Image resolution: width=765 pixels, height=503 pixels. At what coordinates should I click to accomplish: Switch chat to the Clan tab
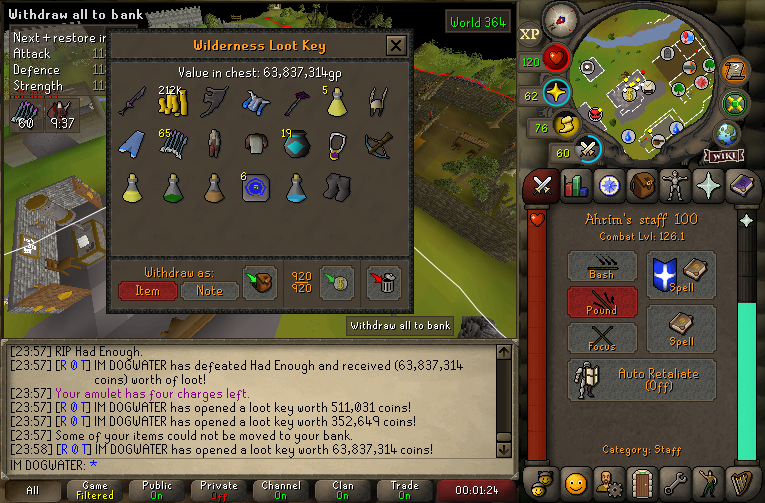(x=343, y=490)
